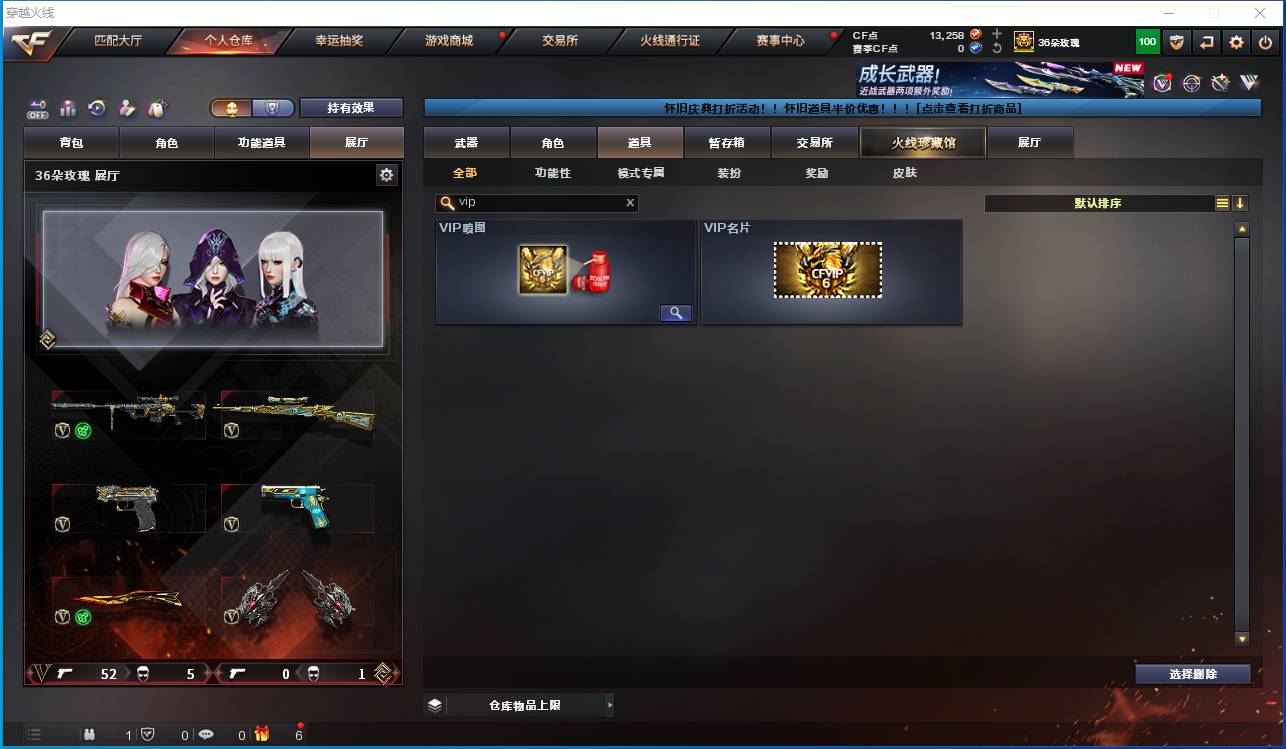Click the power/exit icon at top right

[1264, 42]
